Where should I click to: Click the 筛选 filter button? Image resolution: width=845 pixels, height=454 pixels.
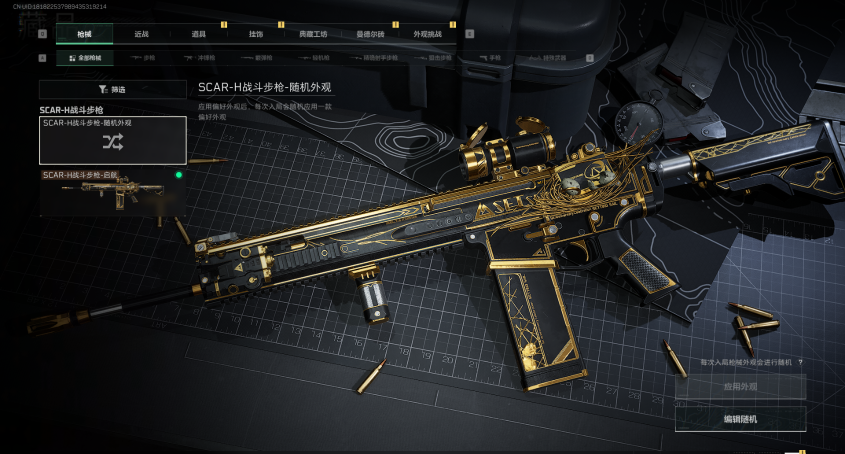[113, 89]
